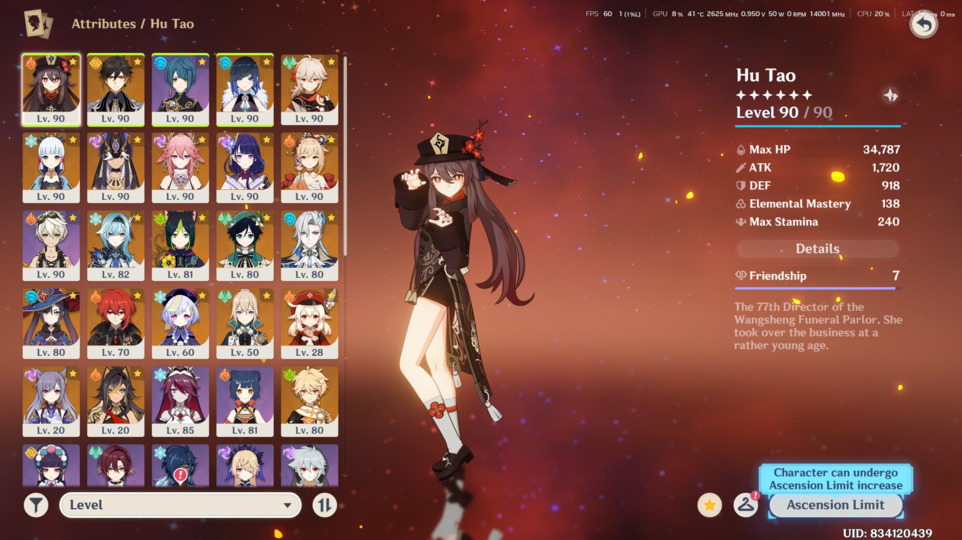The image size is (962, 540).
Task: Click the gold star favorite button
Action: [x=710, y=505]
